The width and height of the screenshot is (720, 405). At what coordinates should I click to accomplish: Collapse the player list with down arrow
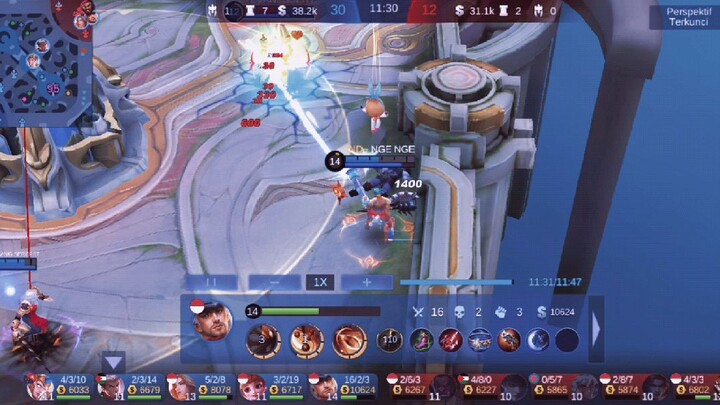click(114, 363)
